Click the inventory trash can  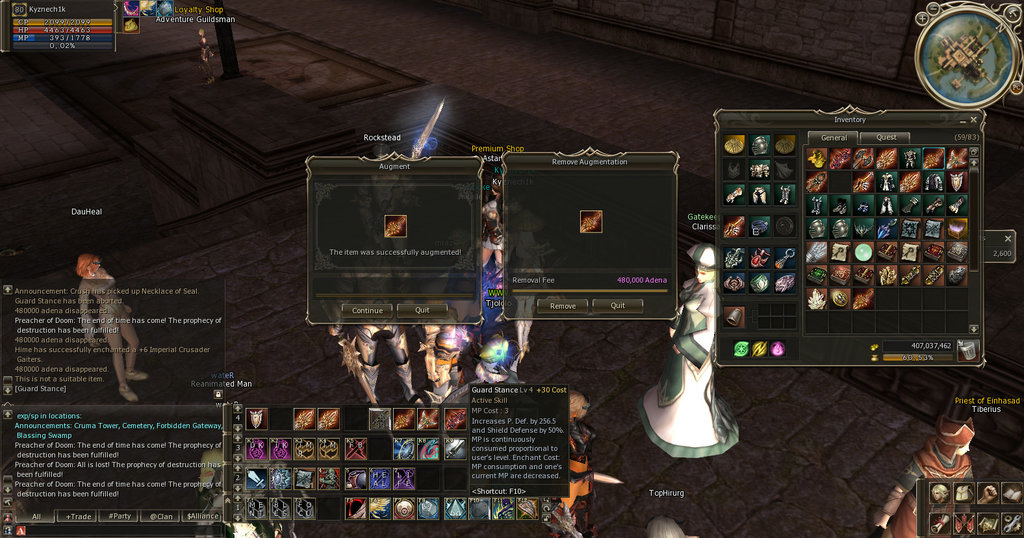tap(967, 350)
